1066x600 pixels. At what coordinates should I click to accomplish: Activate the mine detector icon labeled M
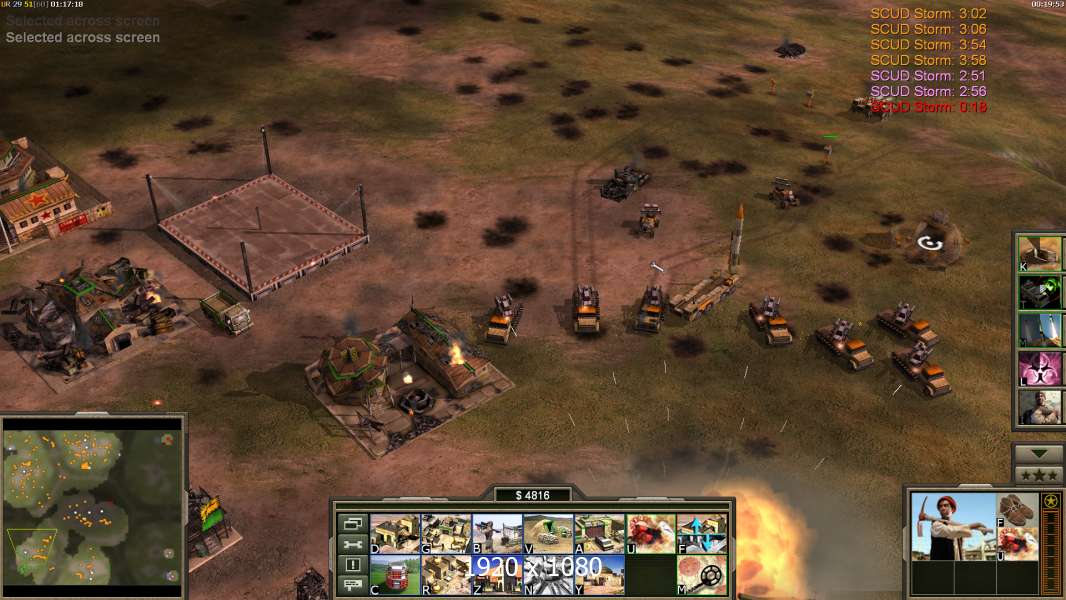coord(701,575)
